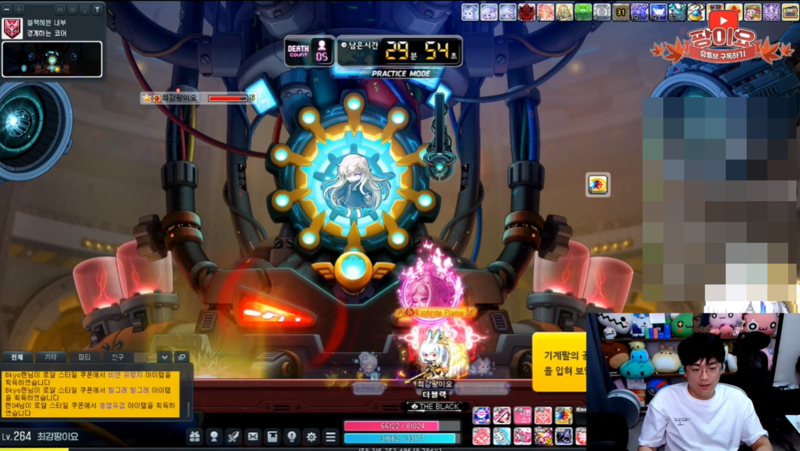The height and width of the screenshot is (451, 800).
Task: Click the YouTube subscribe channel overlay
Action: coord(718,40)
